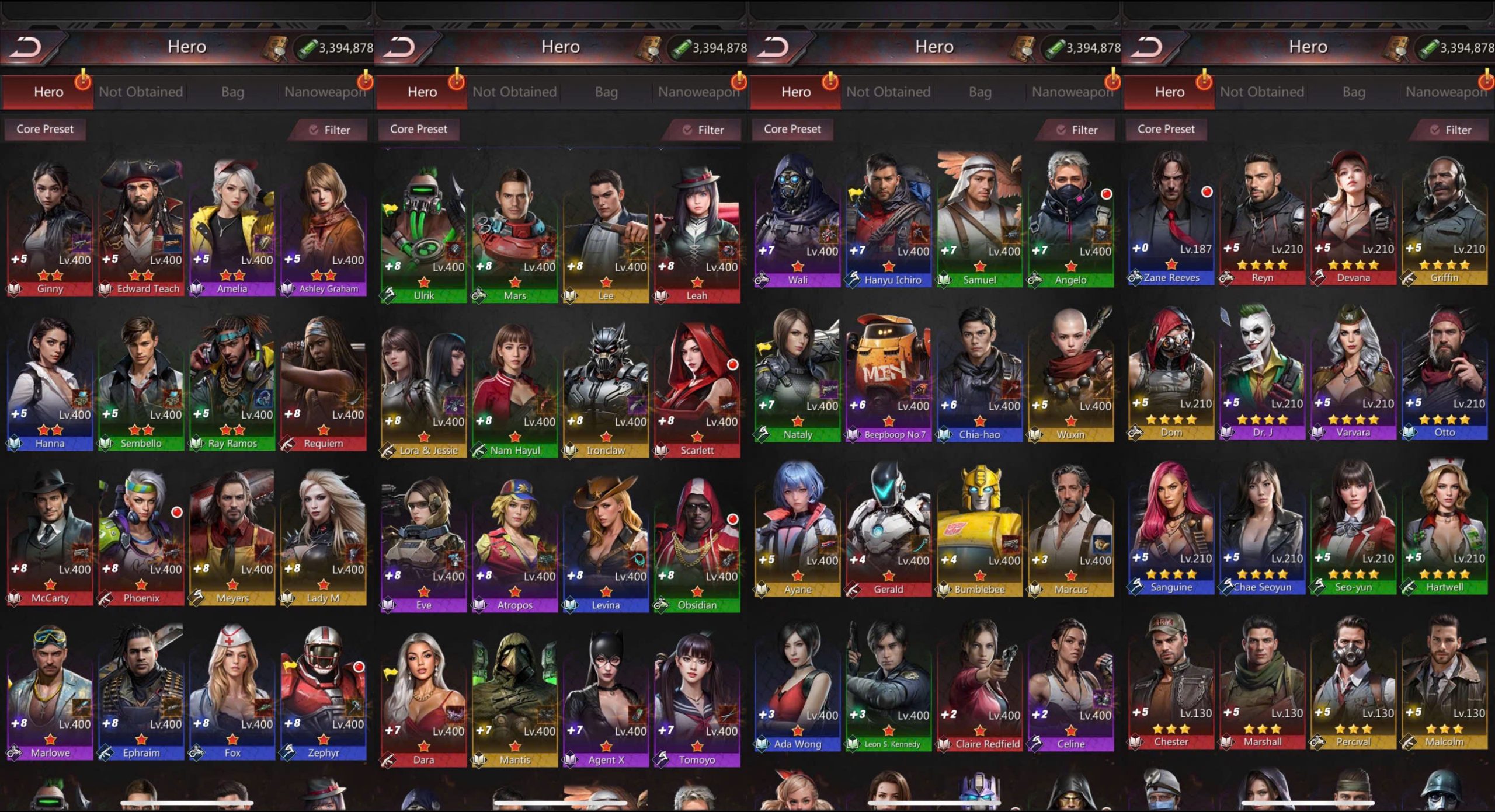Select the Wali hero card
1495x812 pixels.
[x=798, y=219]
